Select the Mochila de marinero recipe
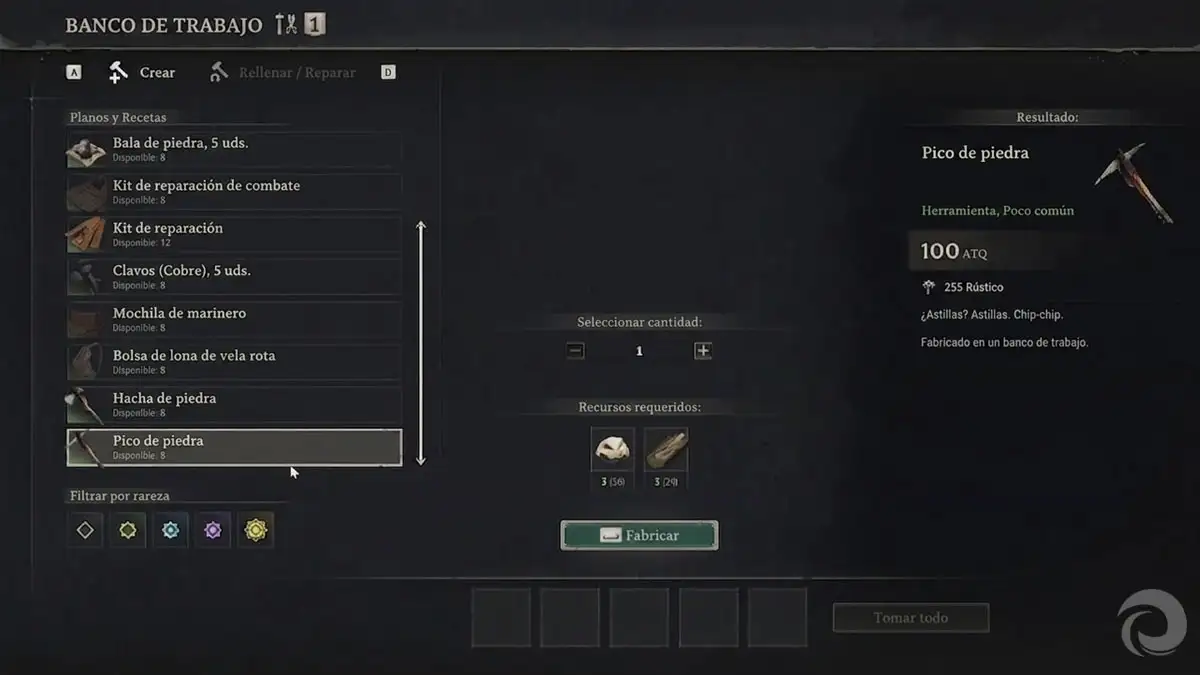 [x=234, y=319]
